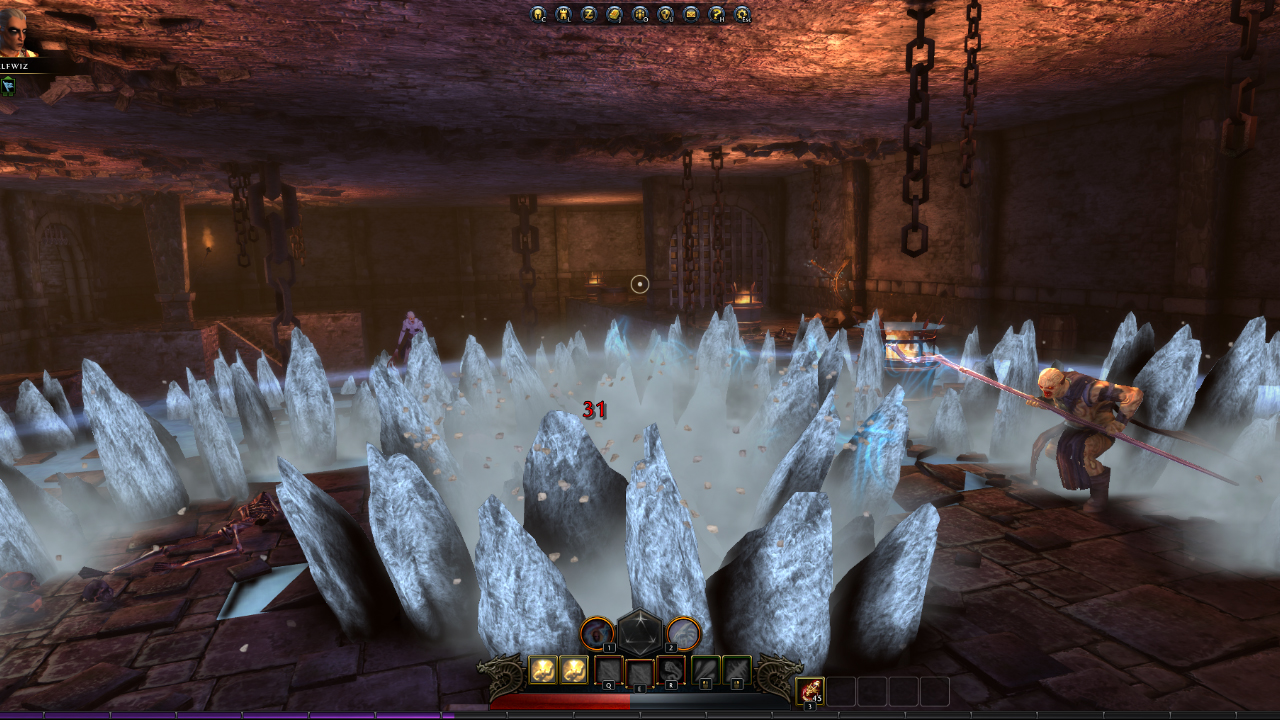The height and width of the screenshot is (720, 1280).
Task: Activate the daily power in slot 1
Action: [x=597, y=633]
